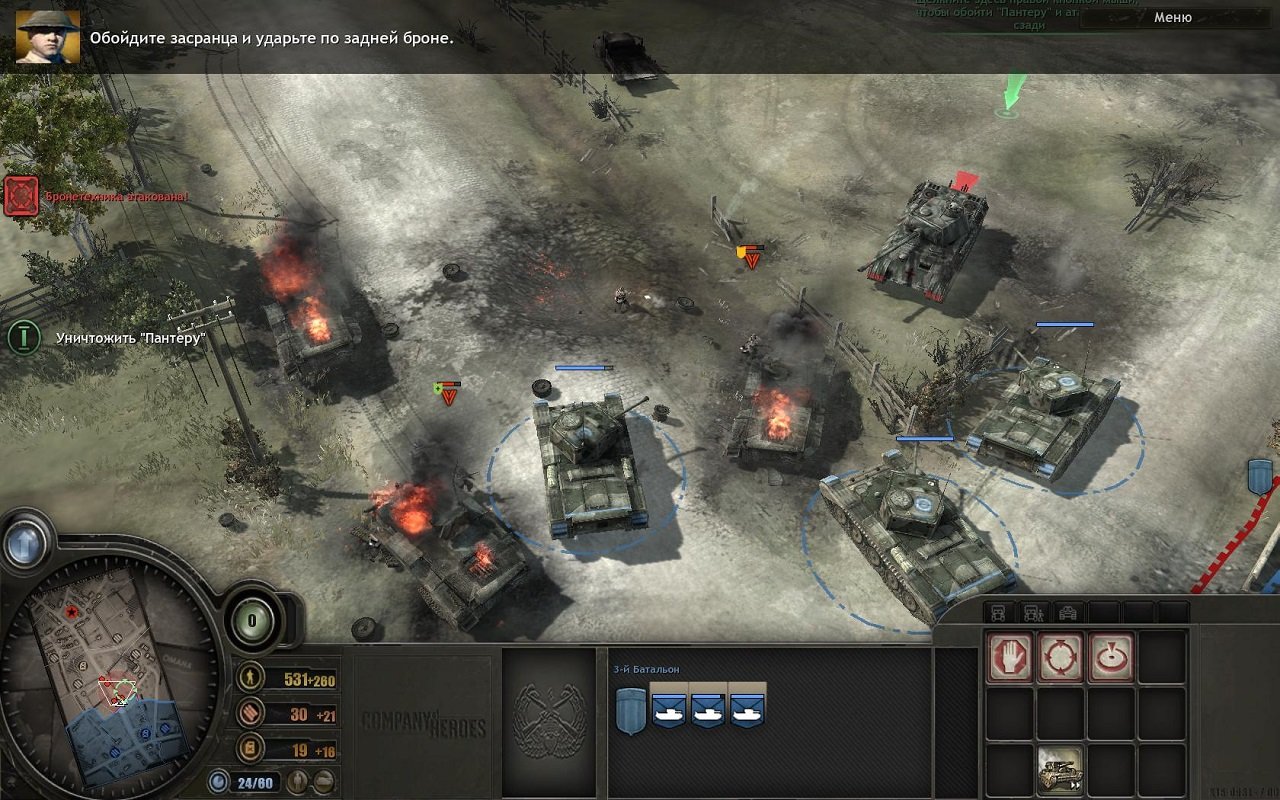This screenshot has width=1280, height=800.
Task: Click the infantry figure icon near the population counter
Action: pos(298,782)
